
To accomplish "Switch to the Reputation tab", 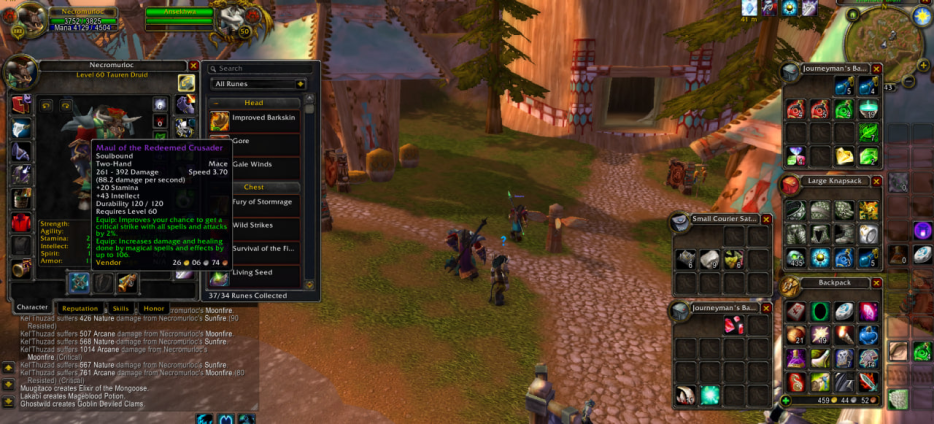I will (x=80, y=309).
